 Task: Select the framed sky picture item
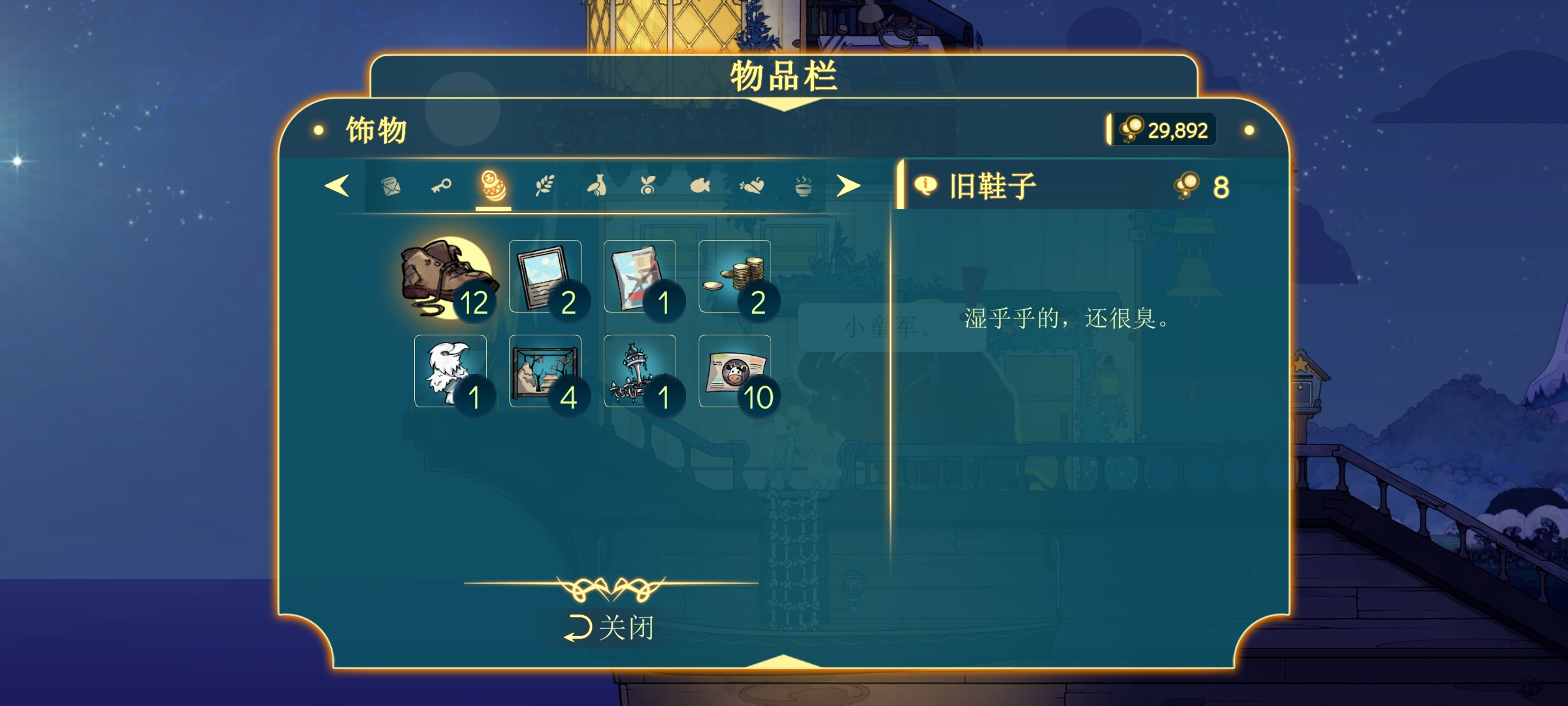[x=545, y=277]
